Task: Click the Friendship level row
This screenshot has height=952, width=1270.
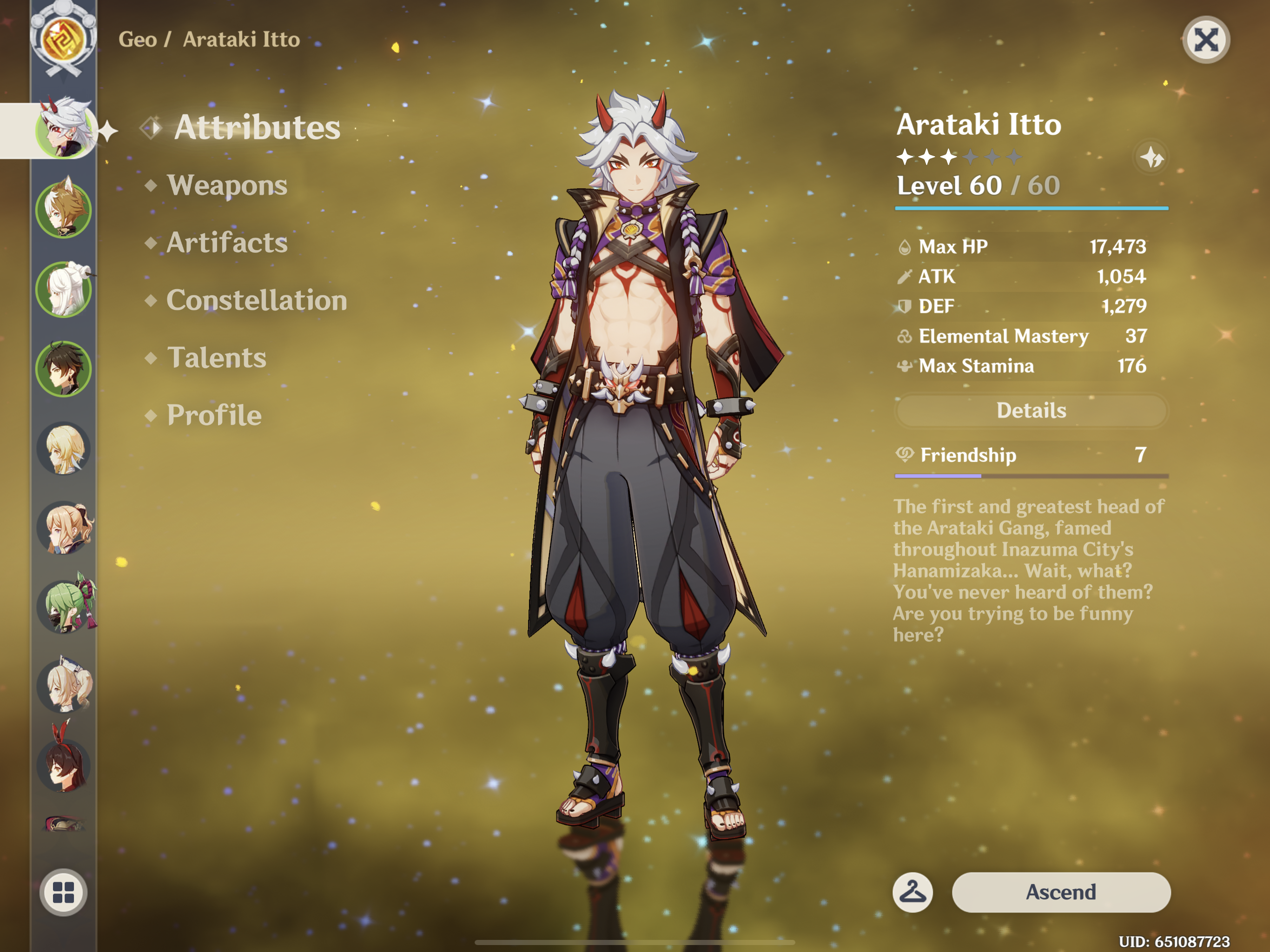Action: (1031, 456)
